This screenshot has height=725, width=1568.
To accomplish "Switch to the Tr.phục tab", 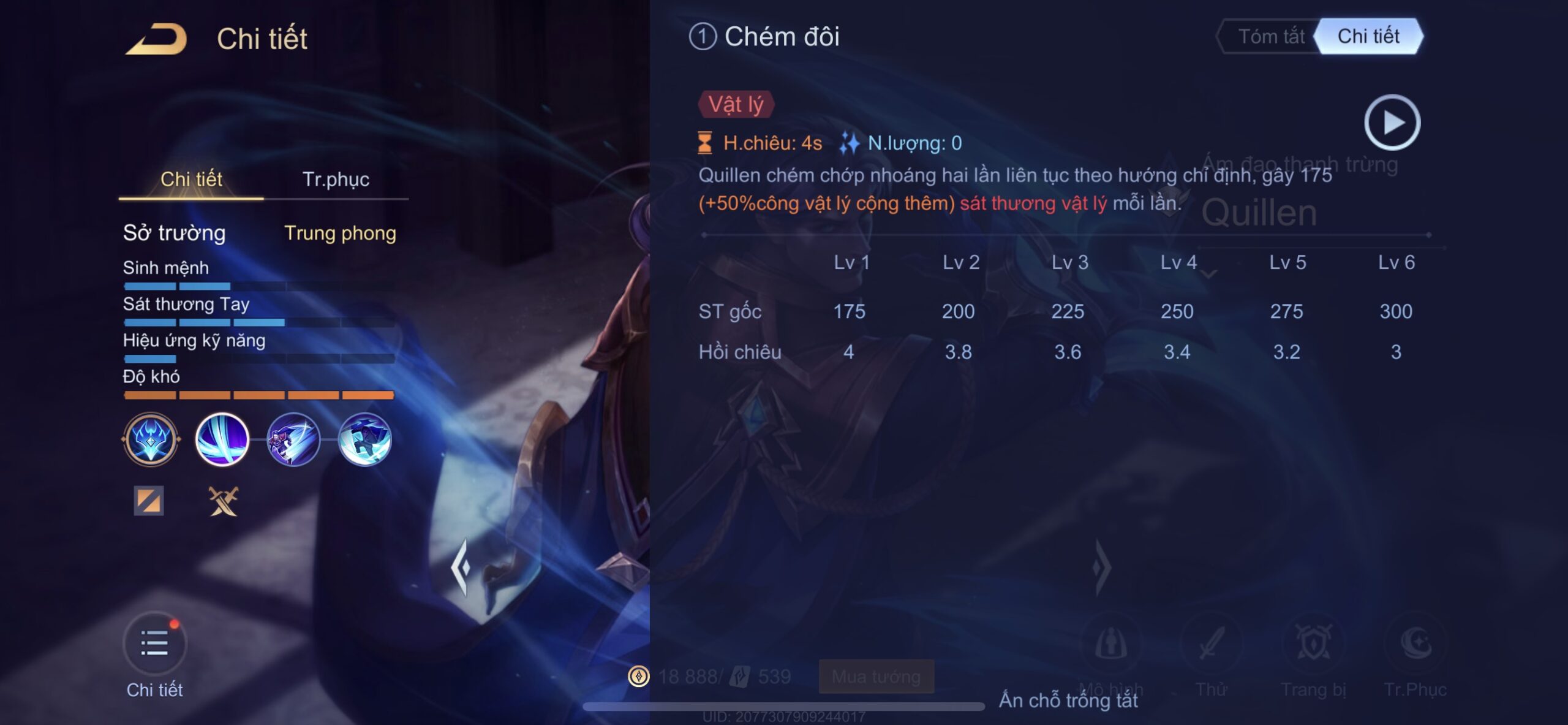I will (x=336, y=180).
